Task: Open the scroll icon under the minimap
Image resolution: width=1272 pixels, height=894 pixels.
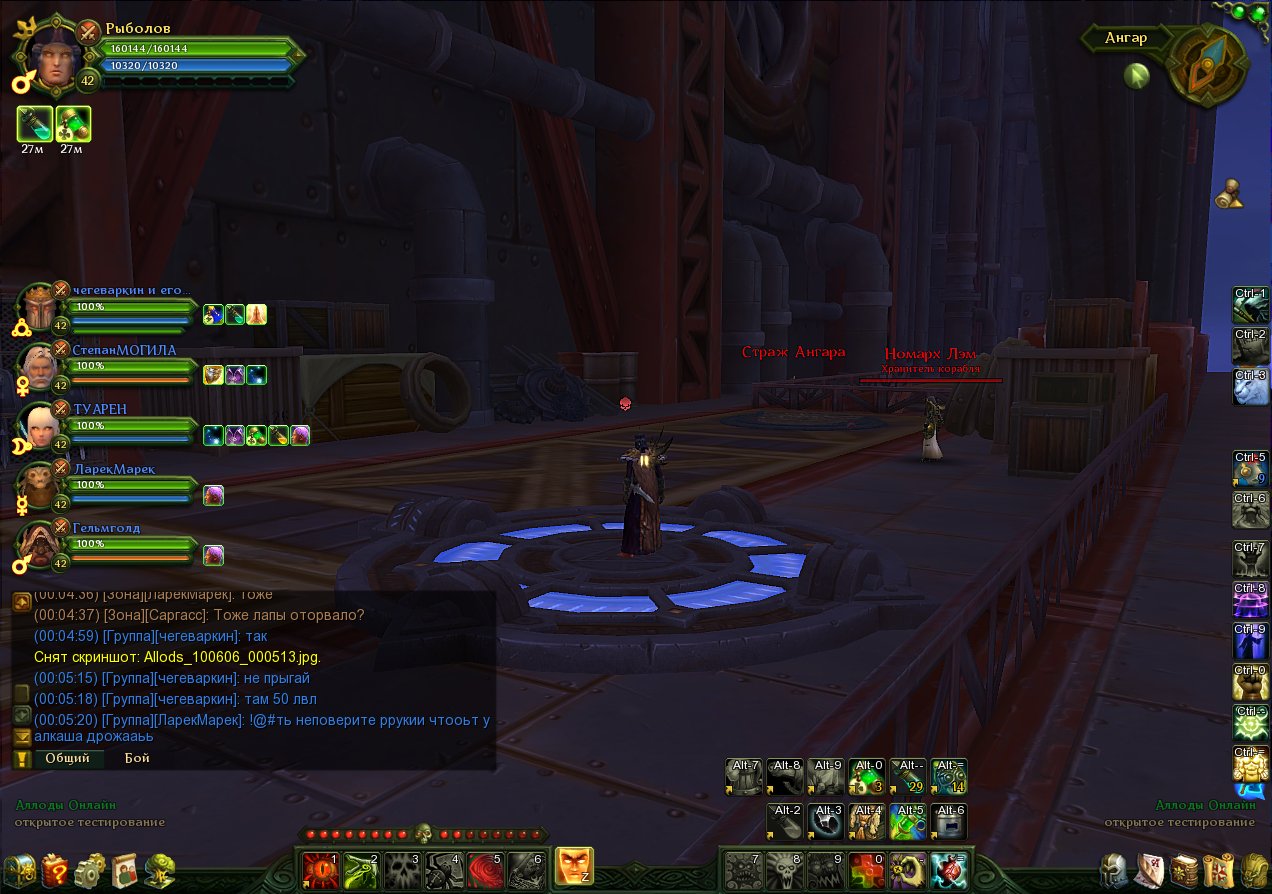Action: (1231, 195)
